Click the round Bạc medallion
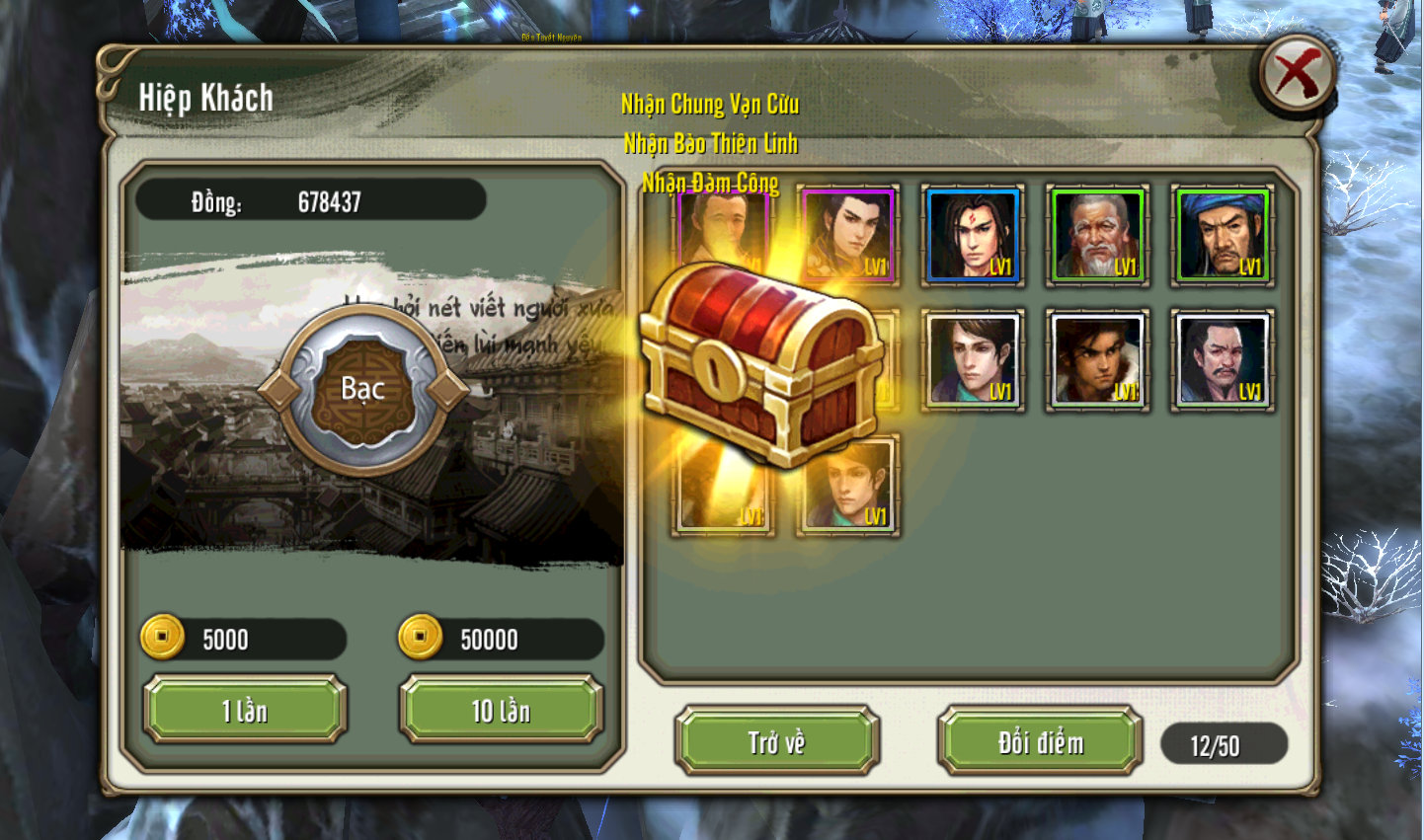This screenshot has height=840, width=1424. [x=362, y=389]
